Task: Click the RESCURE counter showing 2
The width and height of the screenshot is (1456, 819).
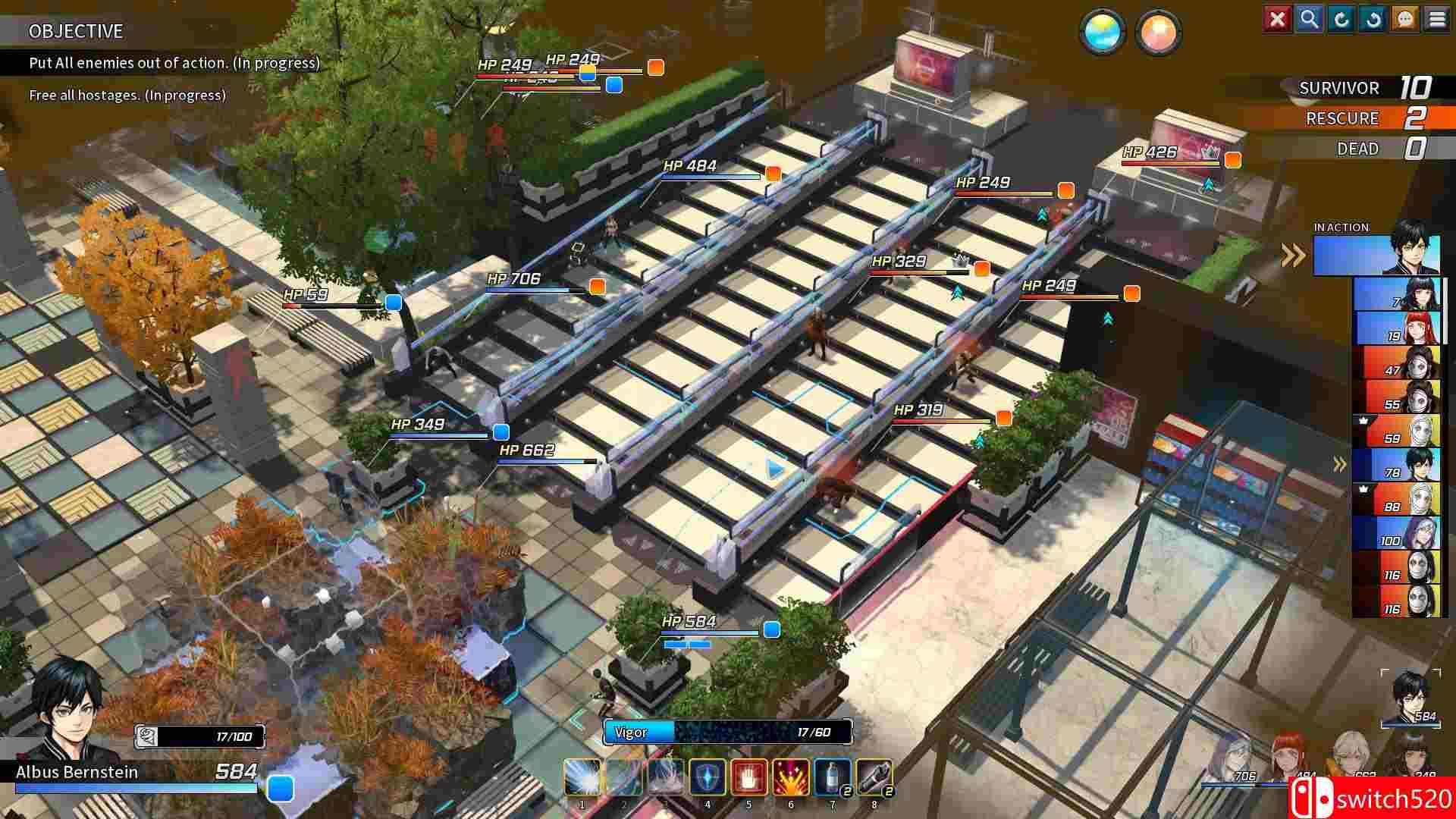Action: (x=1357, y=118)
